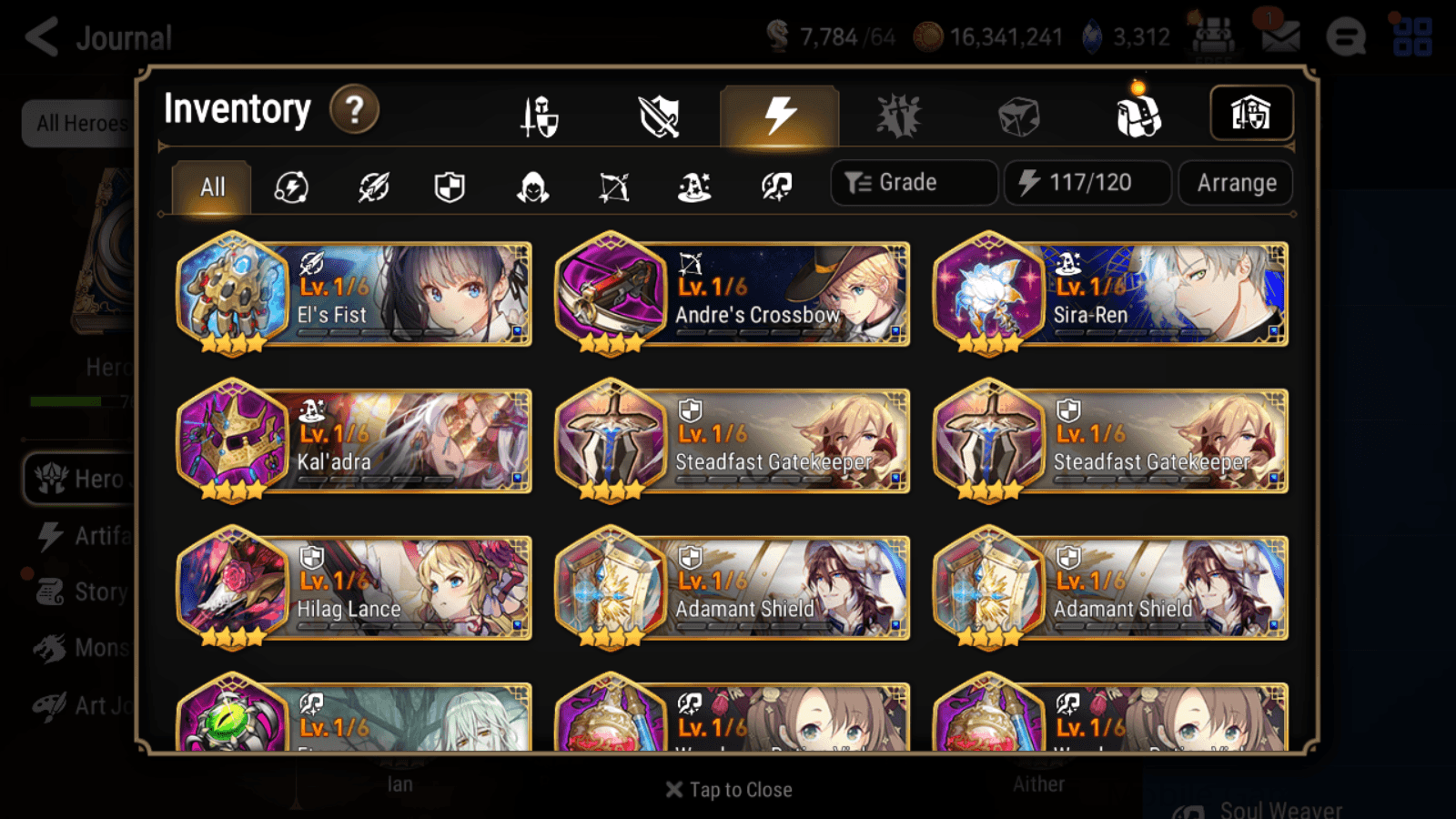1456x819 pixels.
Task: Select the Ranger bow class filter
Action: point(614,187)
